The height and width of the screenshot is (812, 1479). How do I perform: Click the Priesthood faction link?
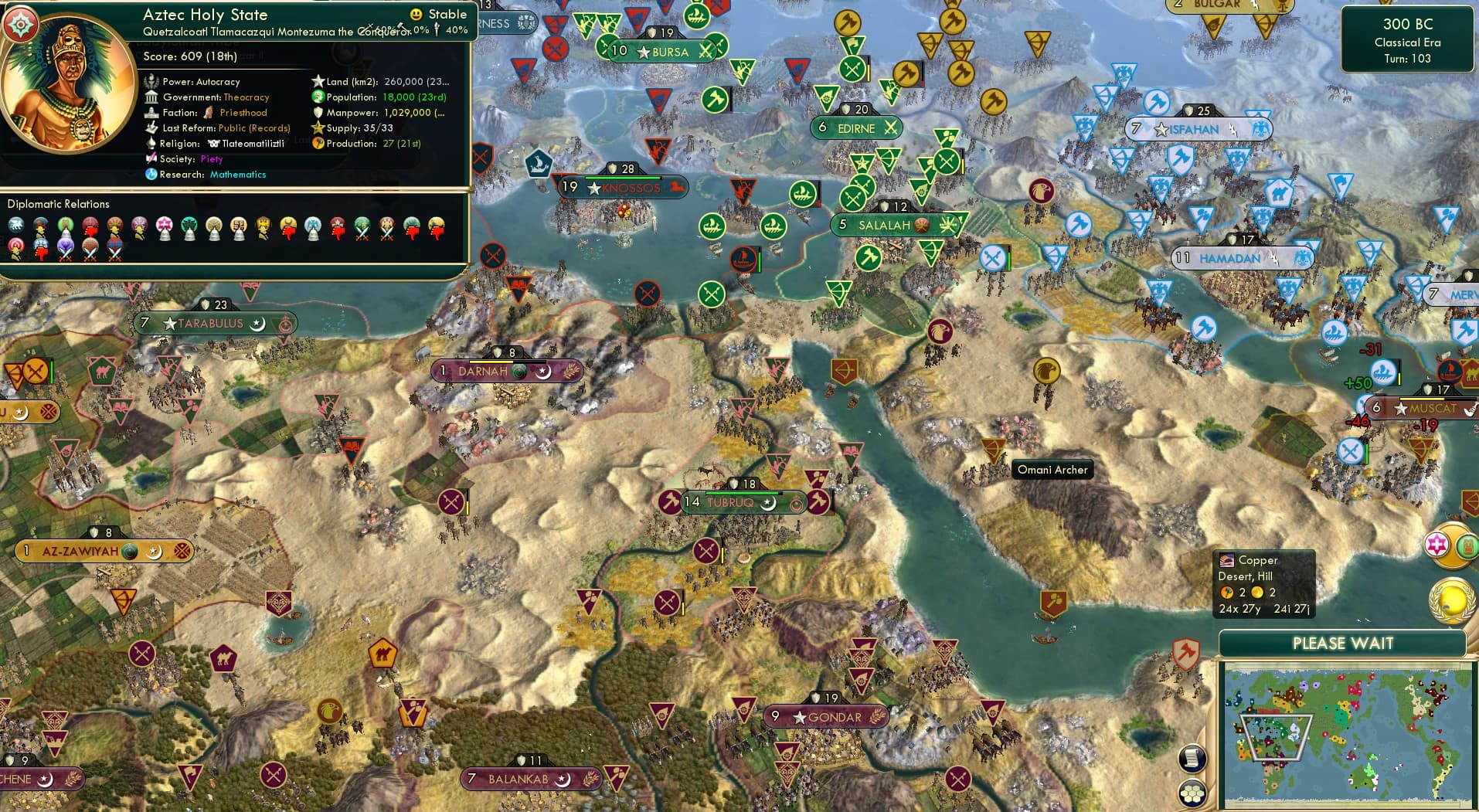click(242, 112)
